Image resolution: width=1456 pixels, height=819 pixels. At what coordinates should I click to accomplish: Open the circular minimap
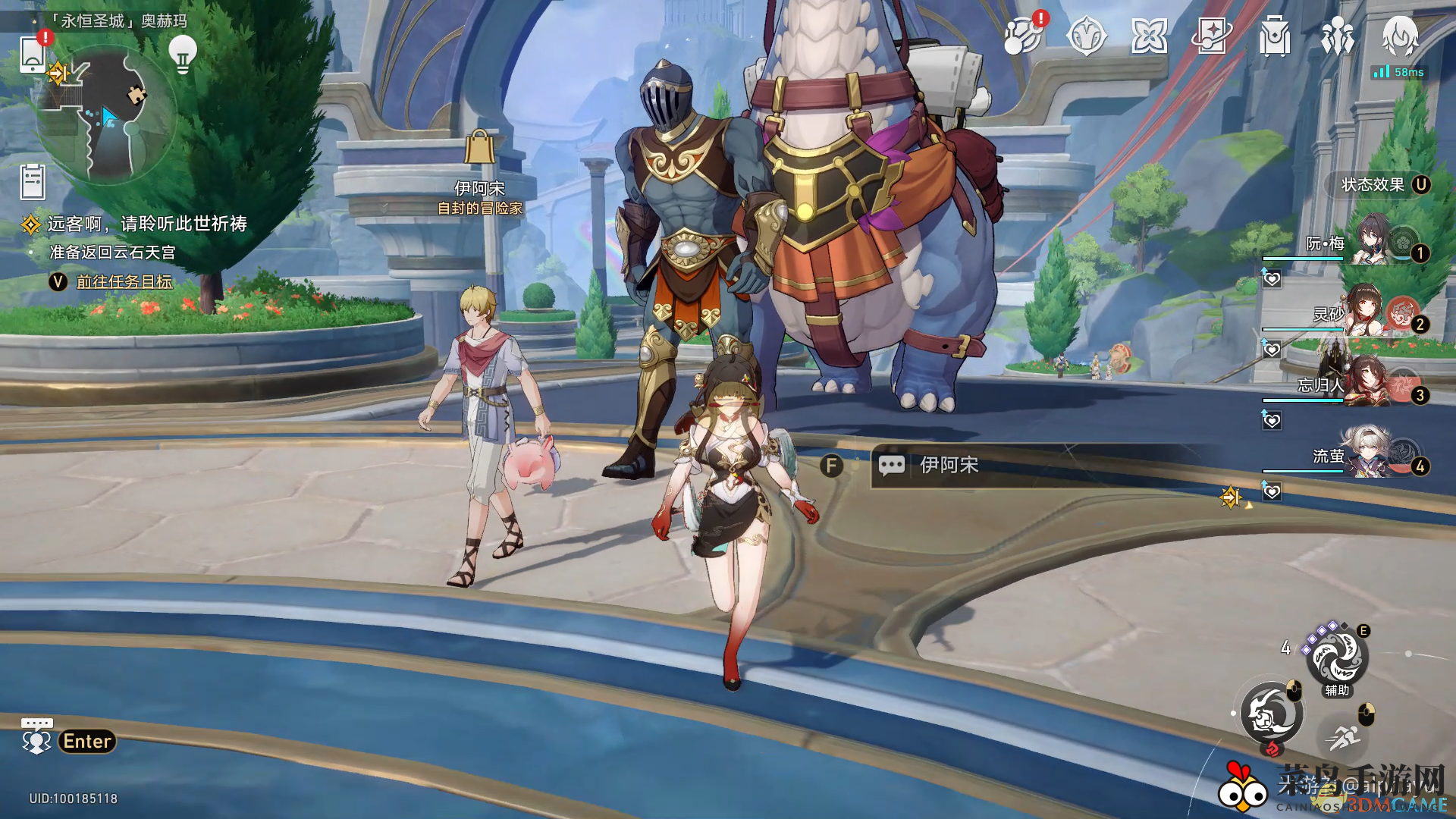tap(106, 115)
